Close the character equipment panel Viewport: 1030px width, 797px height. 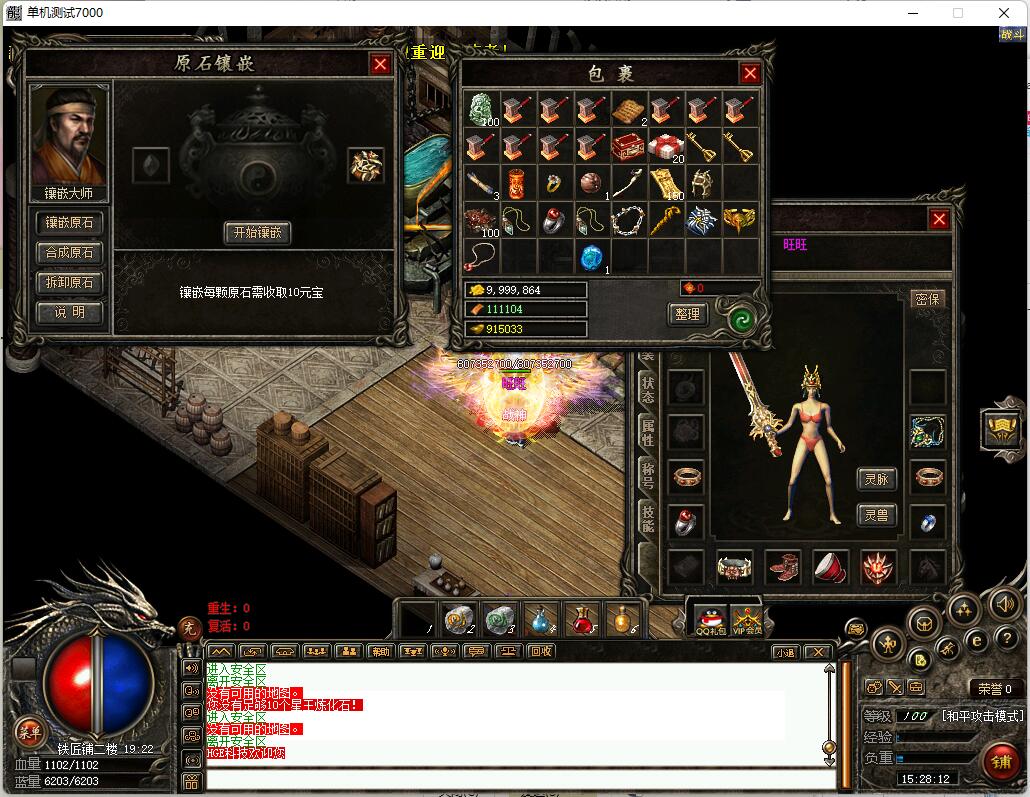[939, 220]
